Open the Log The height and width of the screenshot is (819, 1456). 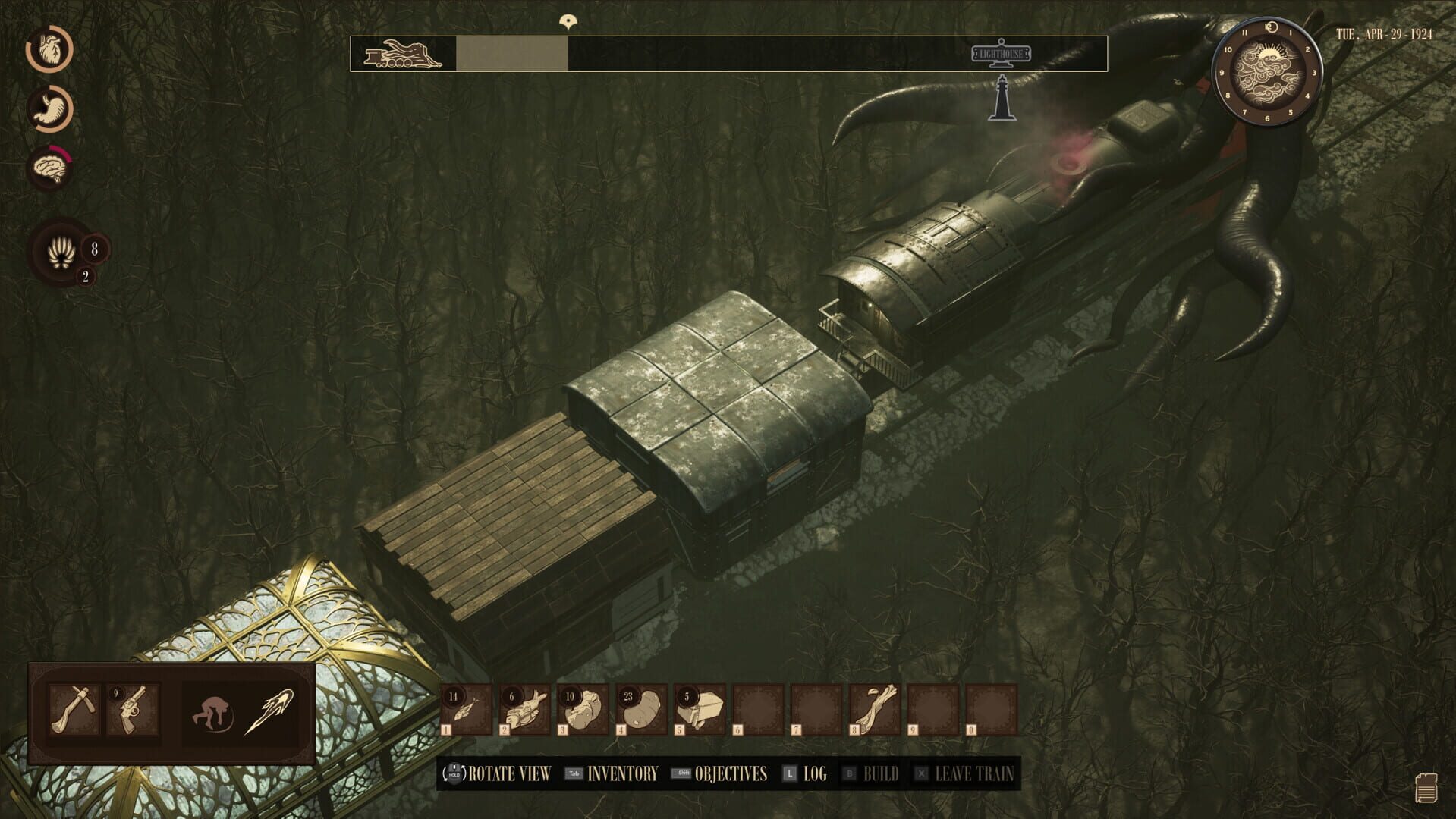(x=816, y=775)
